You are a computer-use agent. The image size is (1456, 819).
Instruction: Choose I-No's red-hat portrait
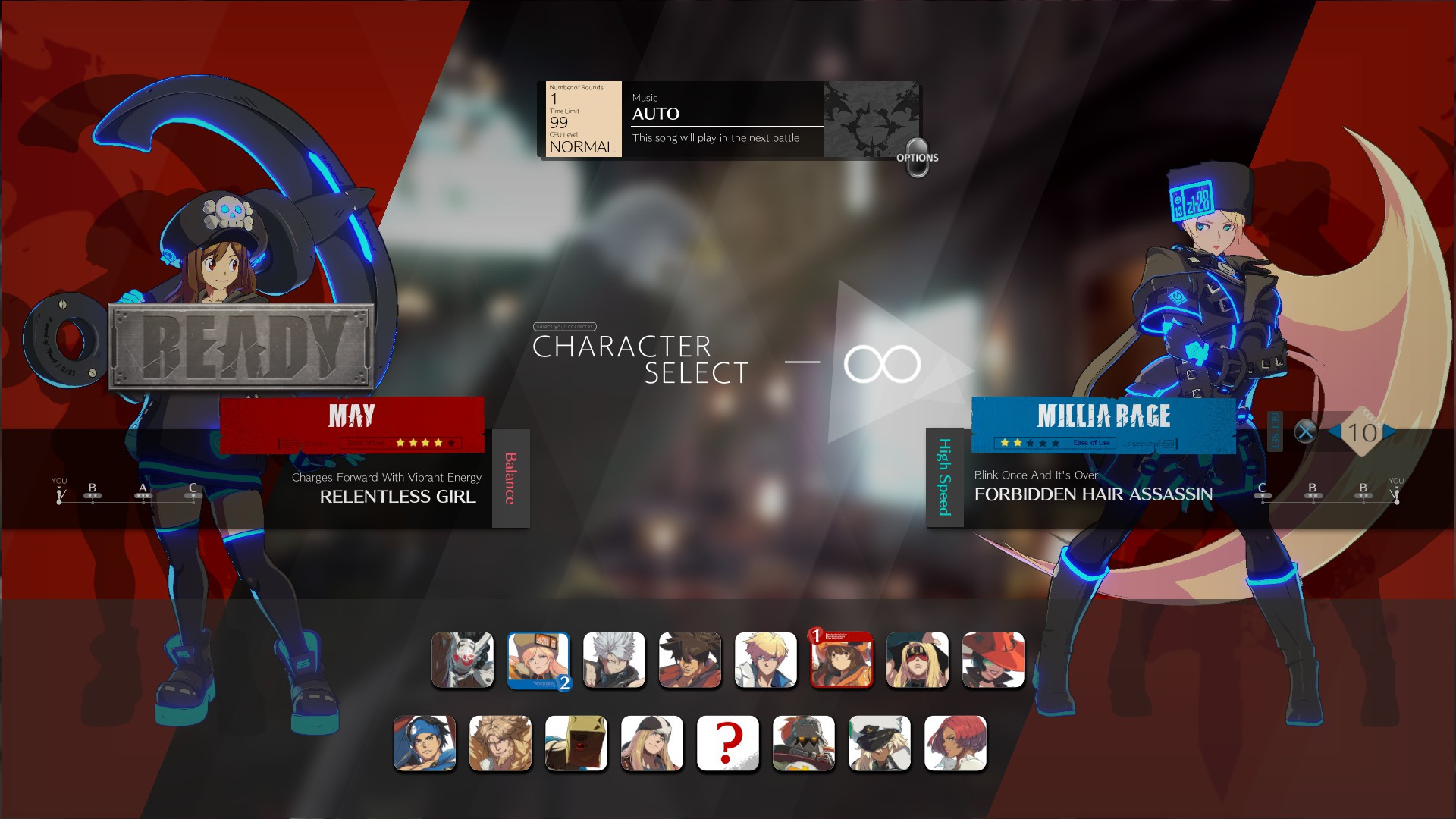pos(993,661)
